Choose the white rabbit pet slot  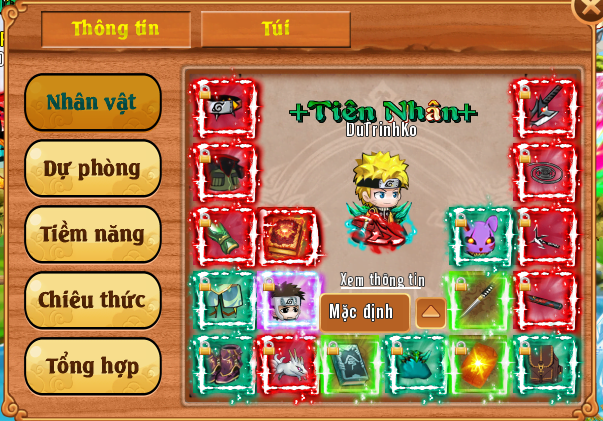click(x=287, y=364)
